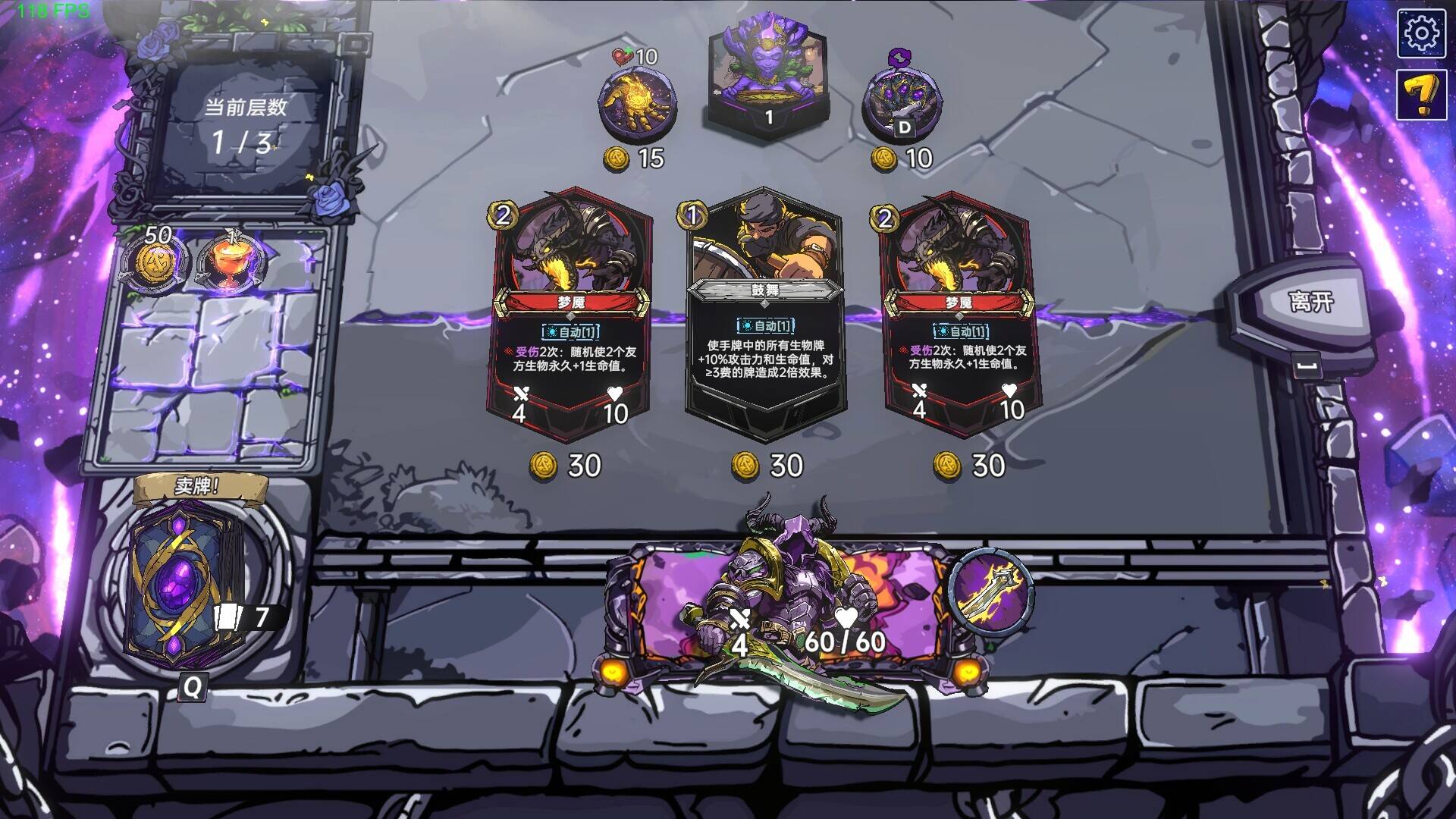This screenshot has width=1456, height=819.
Task: Open the gear settings menu
Action: pos(1422,33)
